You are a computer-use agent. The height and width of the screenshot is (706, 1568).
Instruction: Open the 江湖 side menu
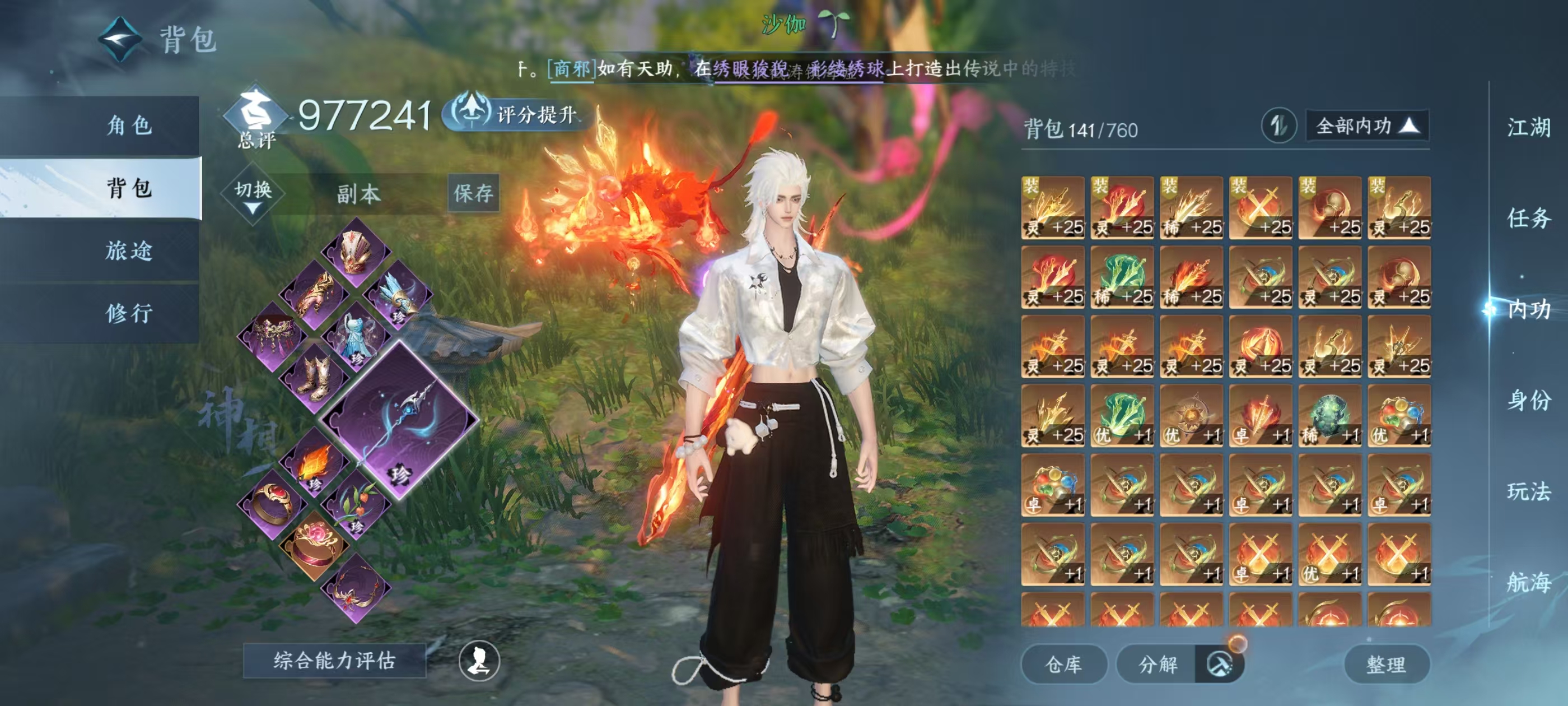point(1528,127)
